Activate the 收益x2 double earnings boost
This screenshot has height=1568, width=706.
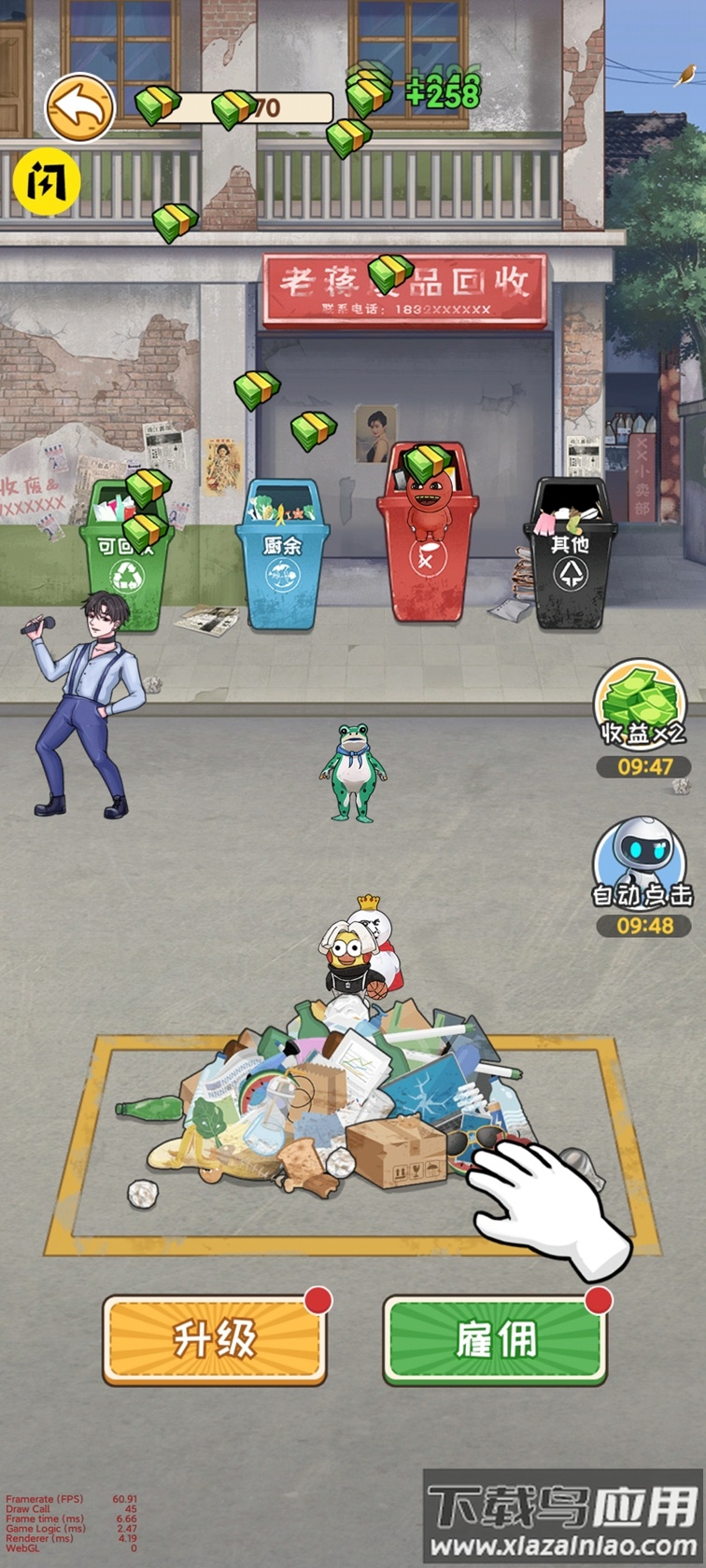pyautogui.click(x=642, y=707)
